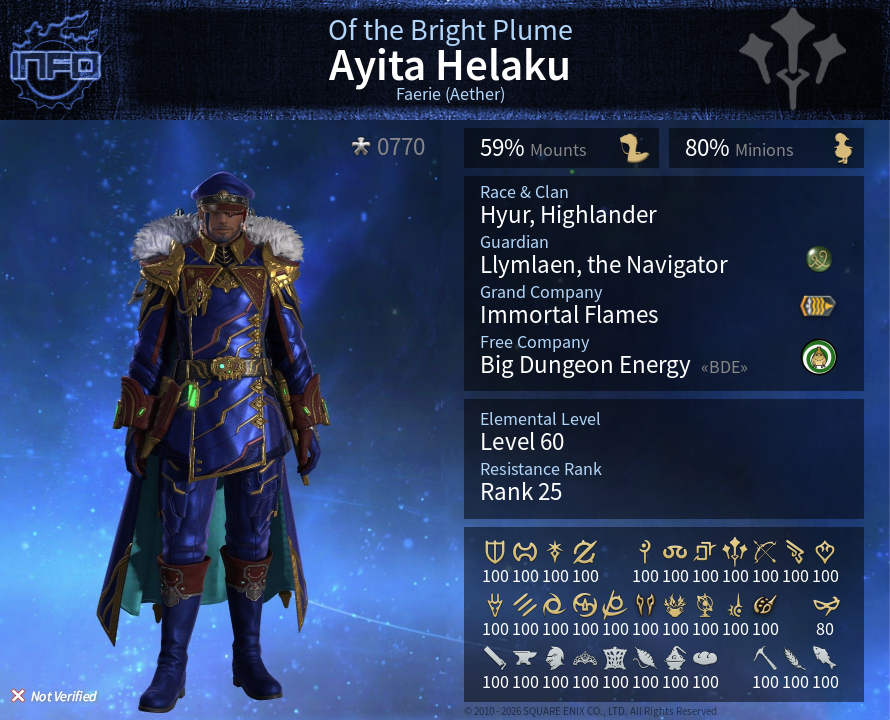Choose the Alchemist alembic icon
Viewport: 890px width, 720px height.
[x=675, y=657]
